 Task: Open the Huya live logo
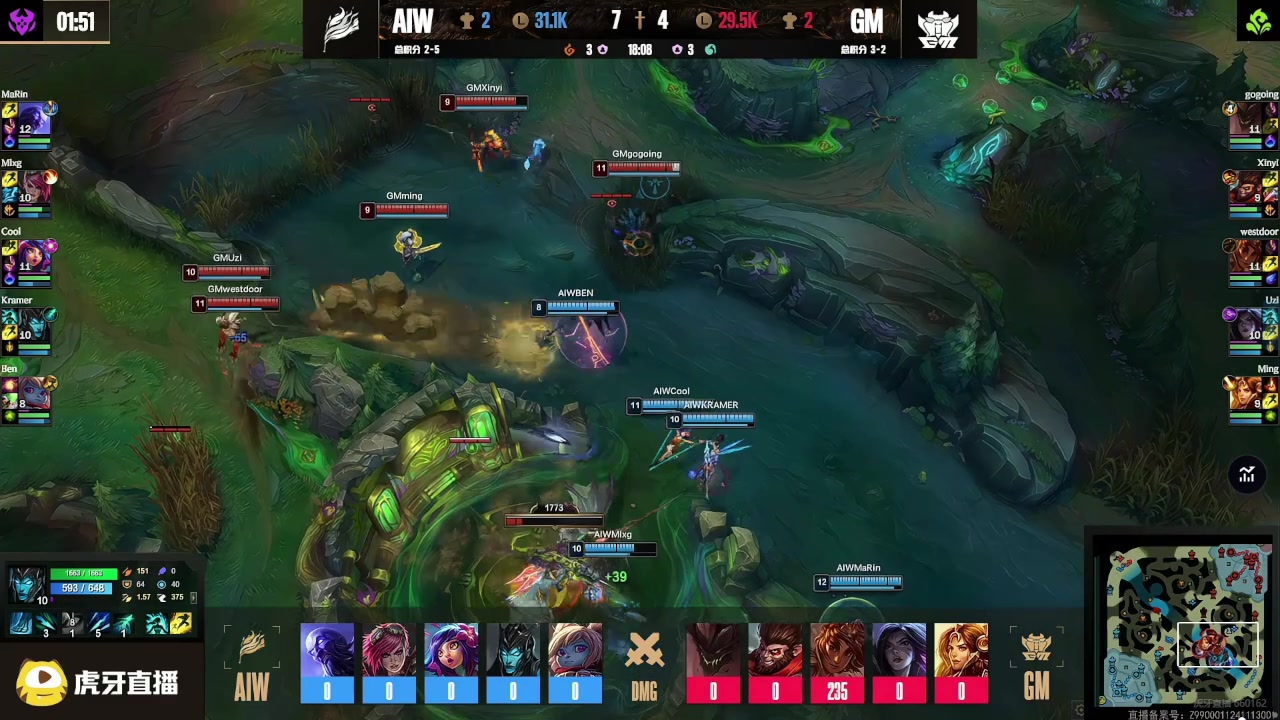click(x=97, y=682)
